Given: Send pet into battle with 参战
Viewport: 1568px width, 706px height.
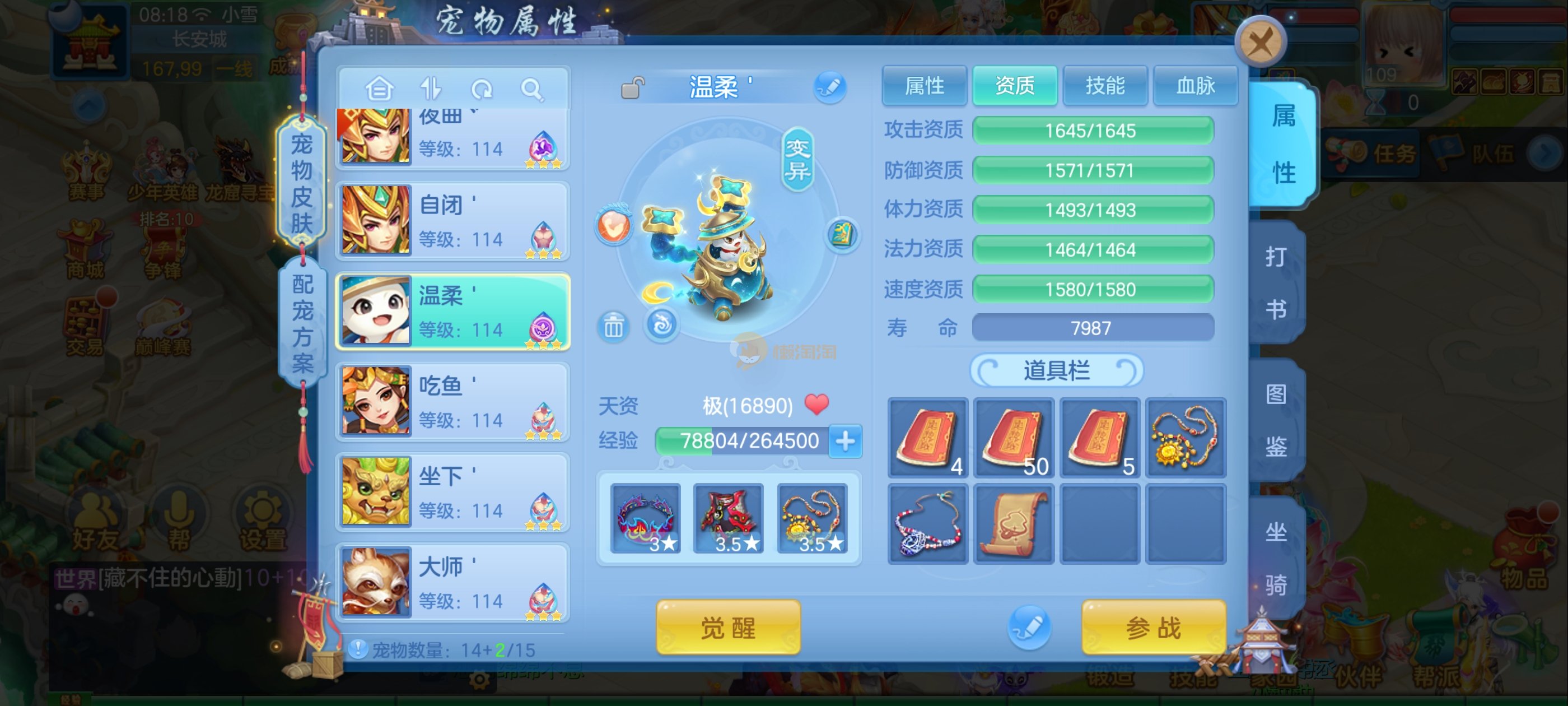Looking at the screenshot, I should 1153,627.
